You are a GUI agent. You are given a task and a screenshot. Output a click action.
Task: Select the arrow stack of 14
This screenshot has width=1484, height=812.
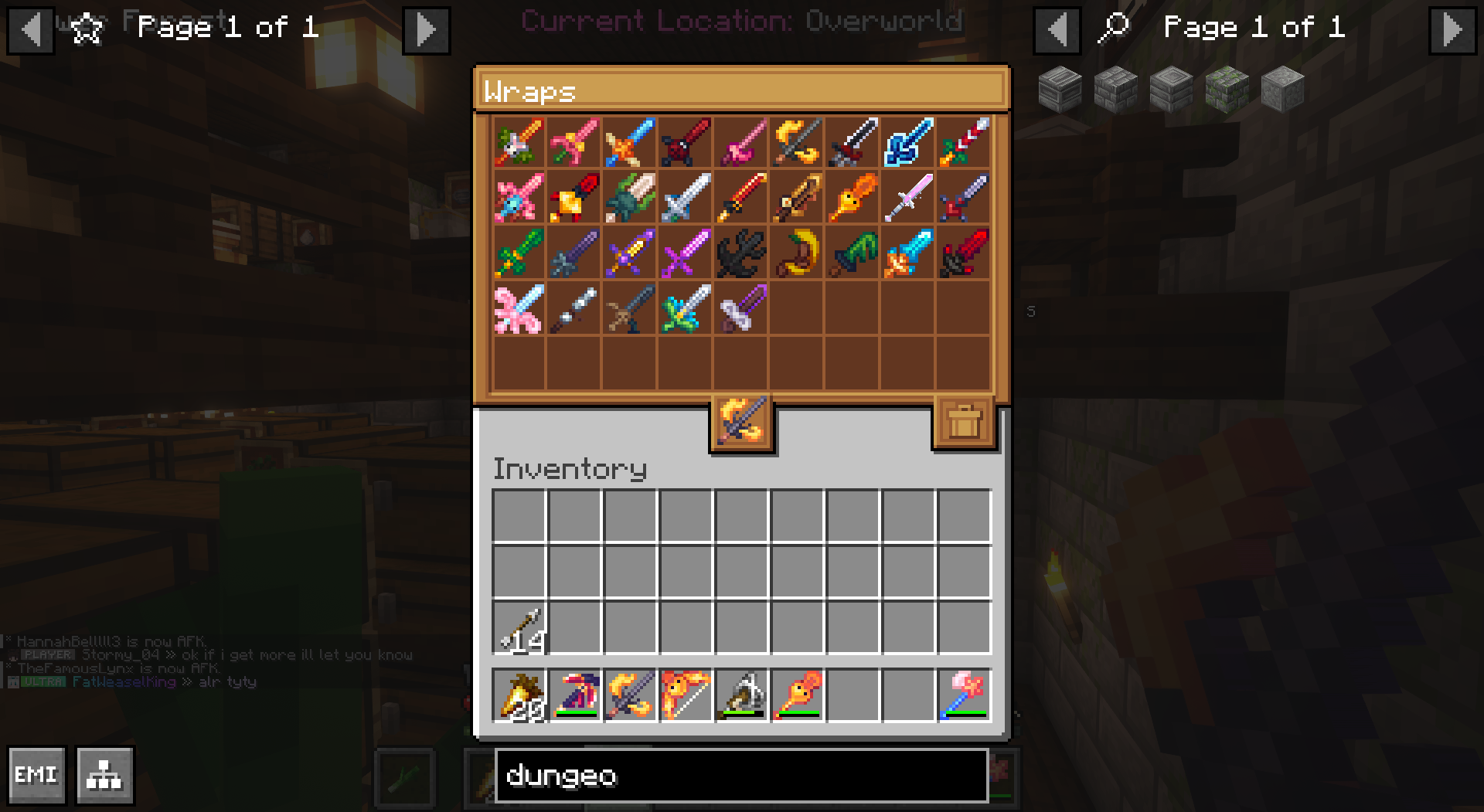pos(519,628)
